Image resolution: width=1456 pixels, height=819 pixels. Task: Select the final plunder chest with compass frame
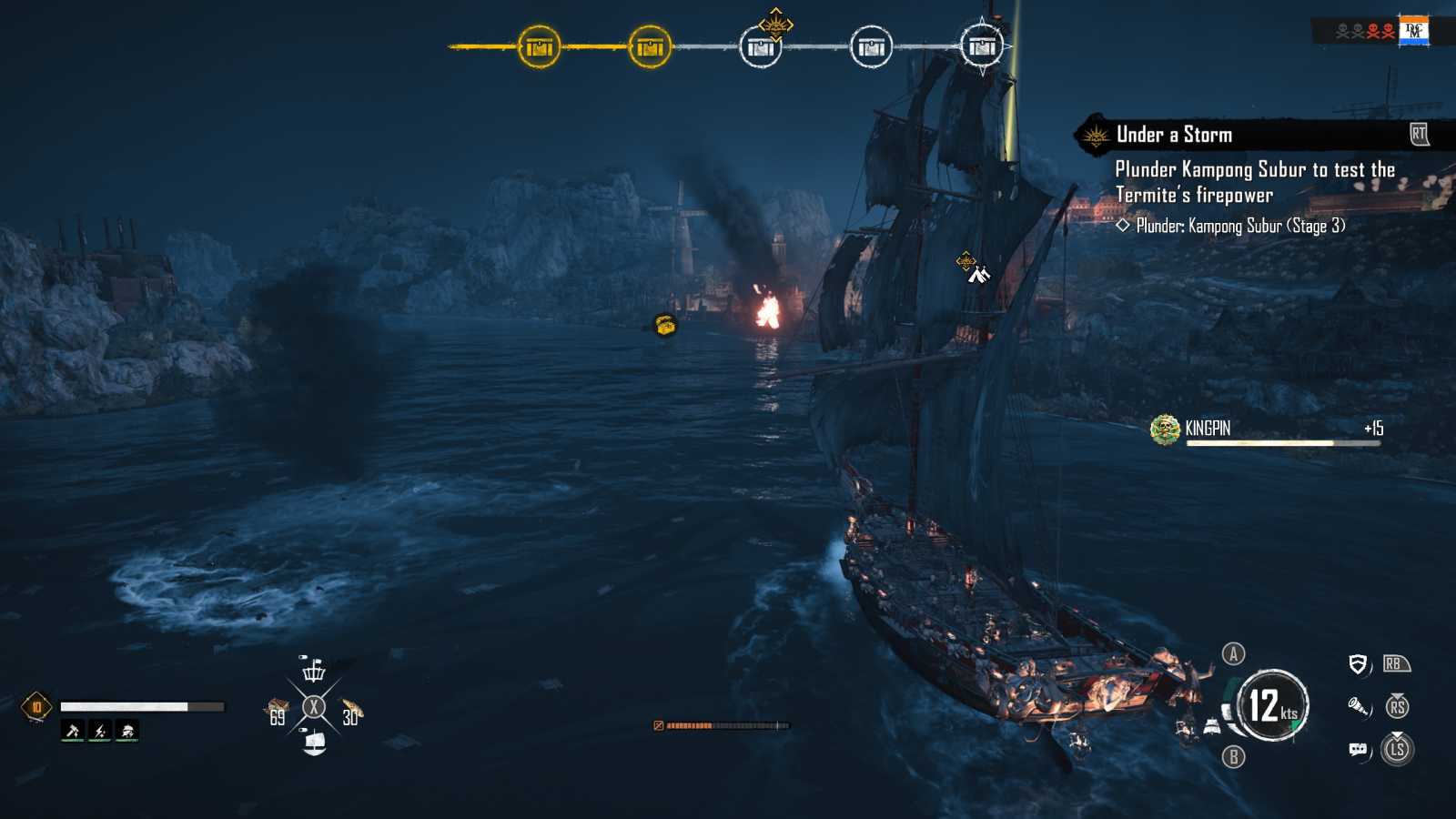point(982,46)
